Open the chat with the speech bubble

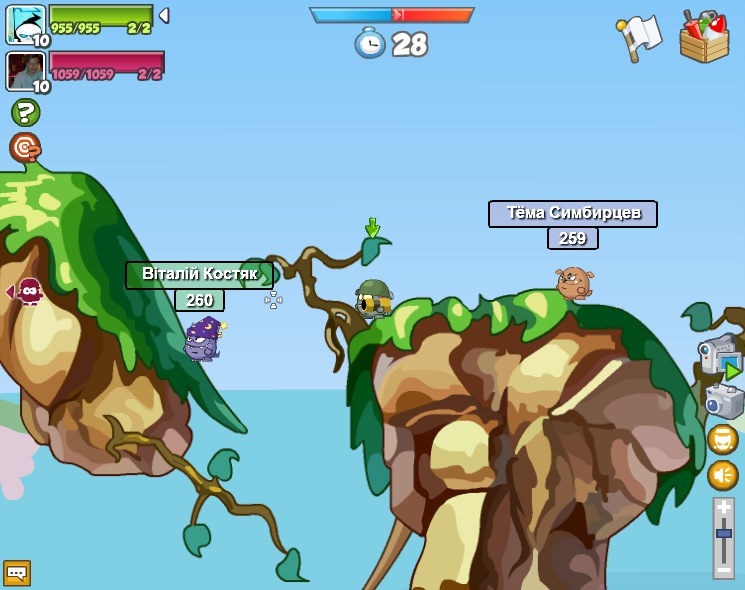pos(17,572)
